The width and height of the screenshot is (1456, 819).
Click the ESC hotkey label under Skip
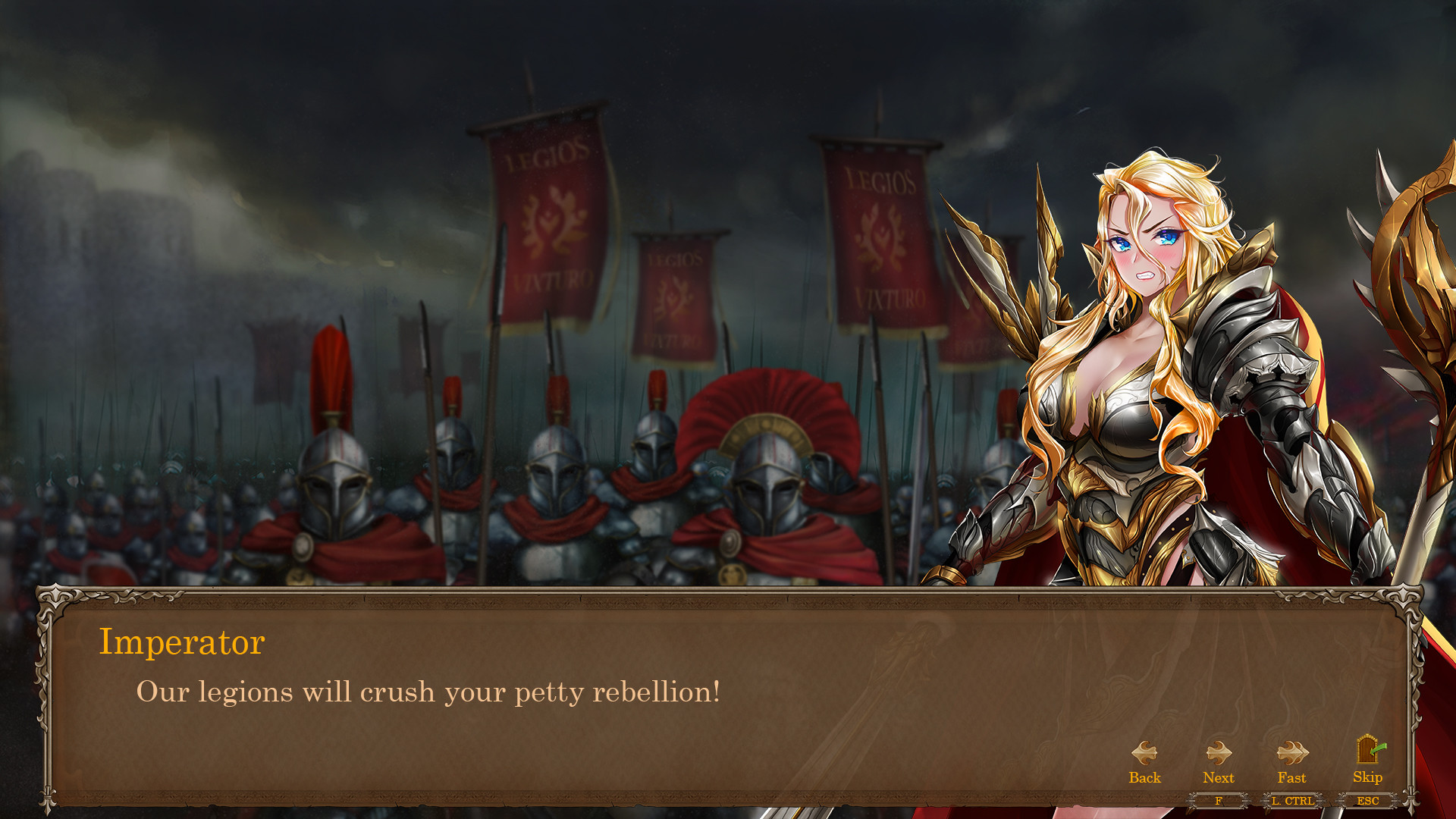1367,801
